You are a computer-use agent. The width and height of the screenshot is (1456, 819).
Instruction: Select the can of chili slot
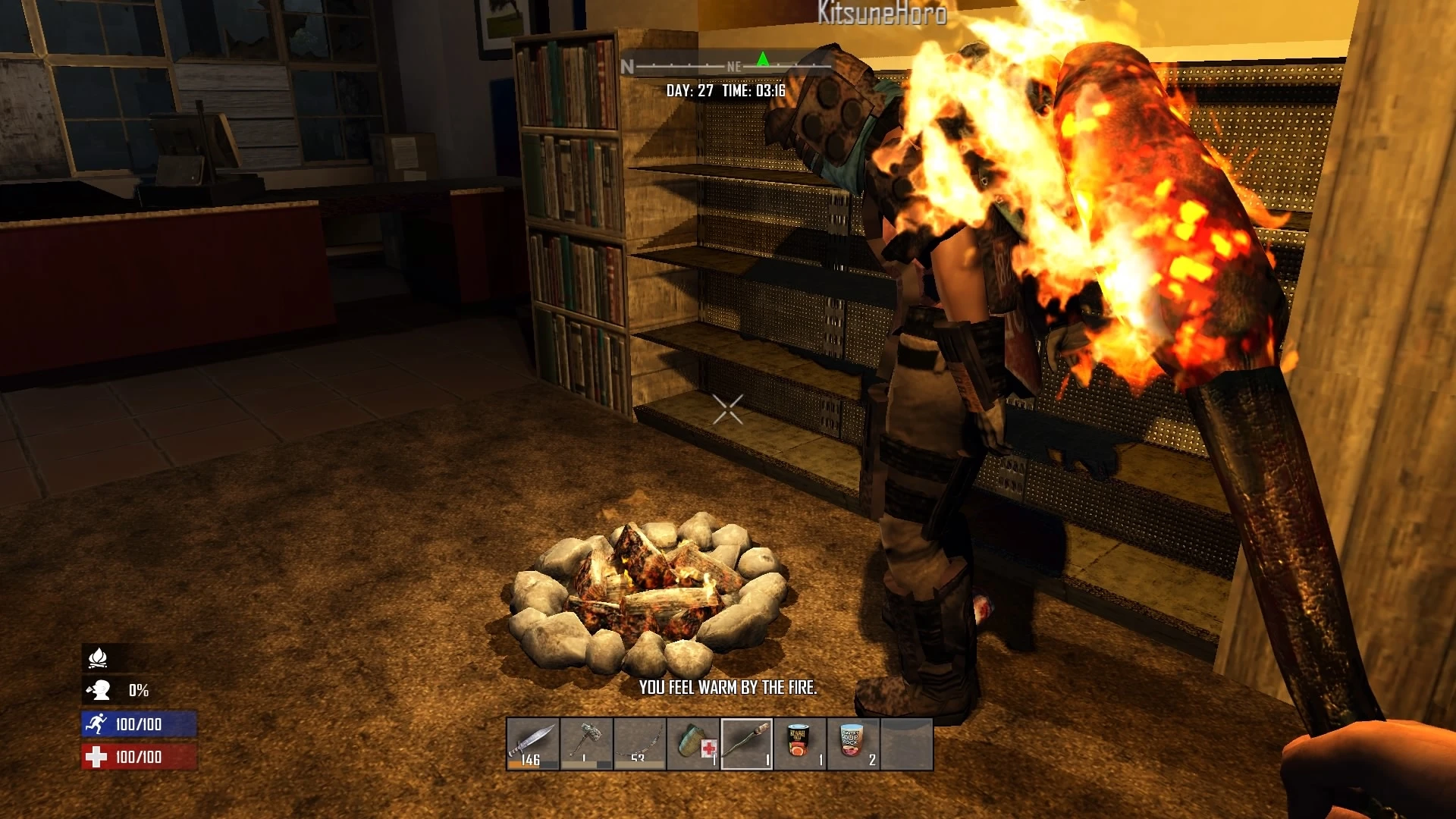point(800,744)
